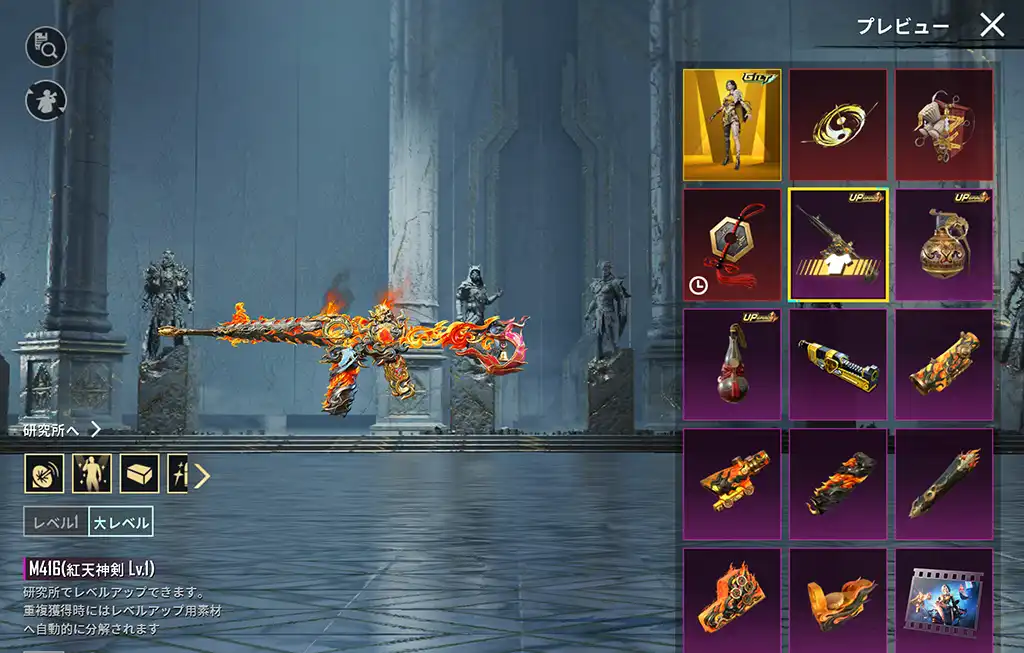Screen dimensions: 1024x653
Task: Choose the golden grenade skin tile
Action: (x=944, y=245)
